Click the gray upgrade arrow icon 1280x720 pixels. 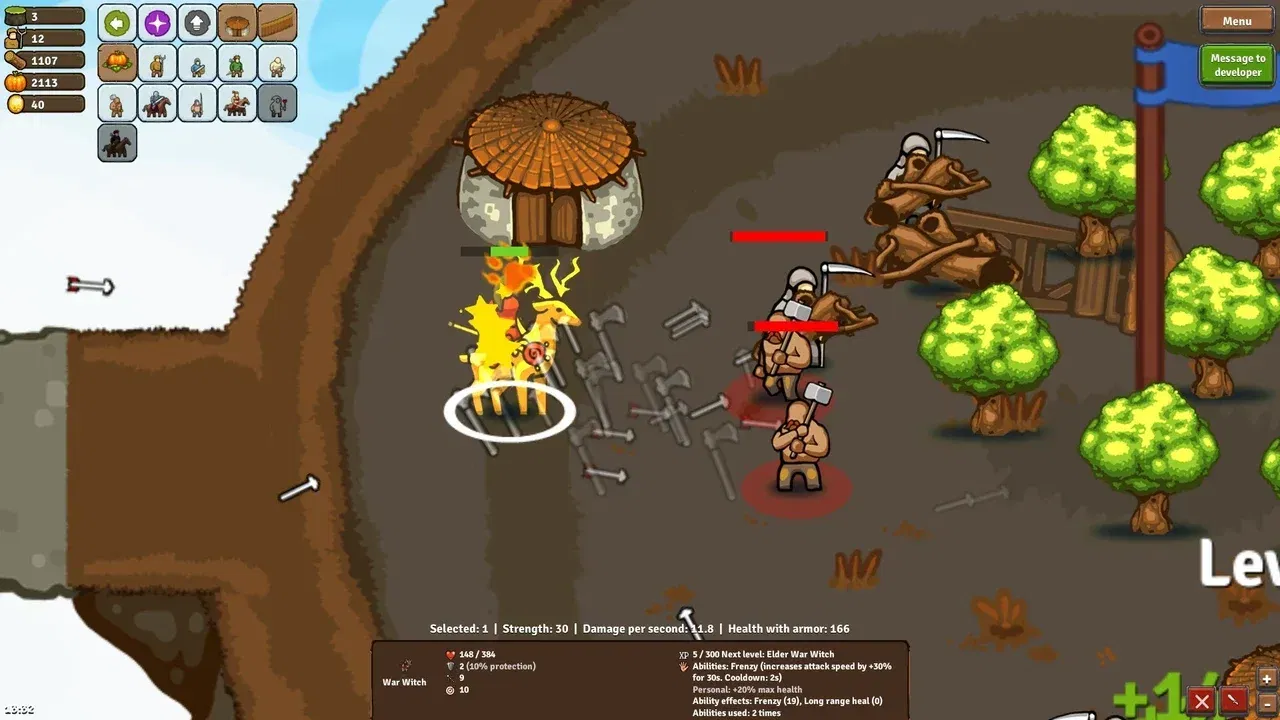point(197,21)
